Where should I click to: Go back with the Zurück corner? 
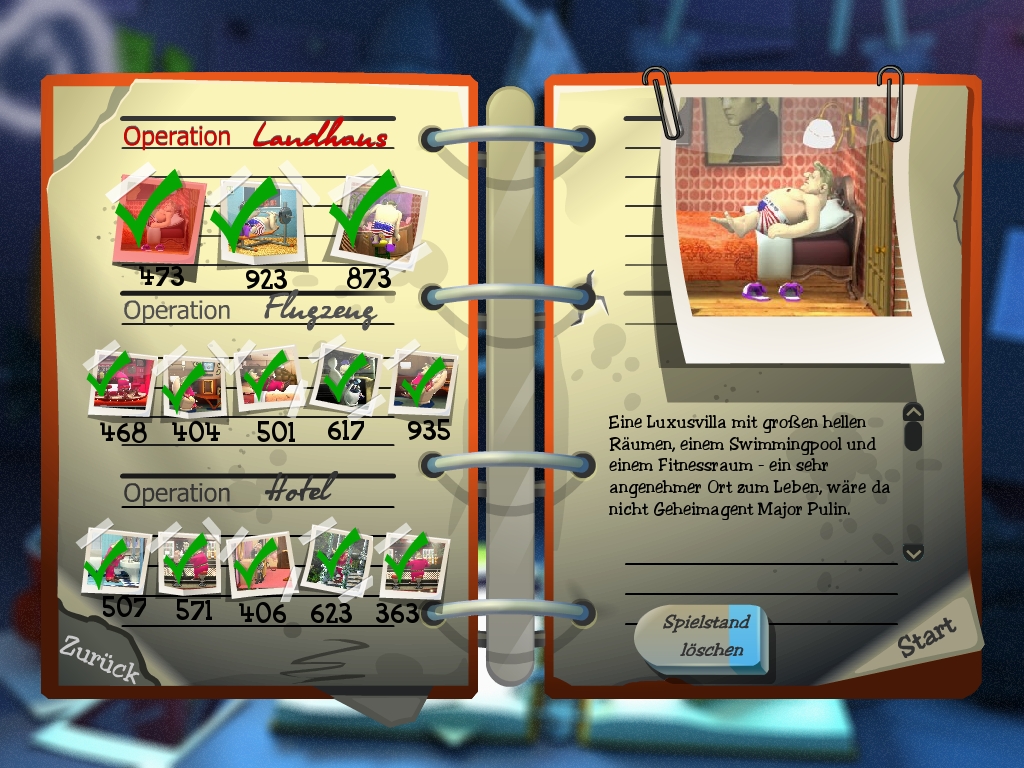(98, 658)
